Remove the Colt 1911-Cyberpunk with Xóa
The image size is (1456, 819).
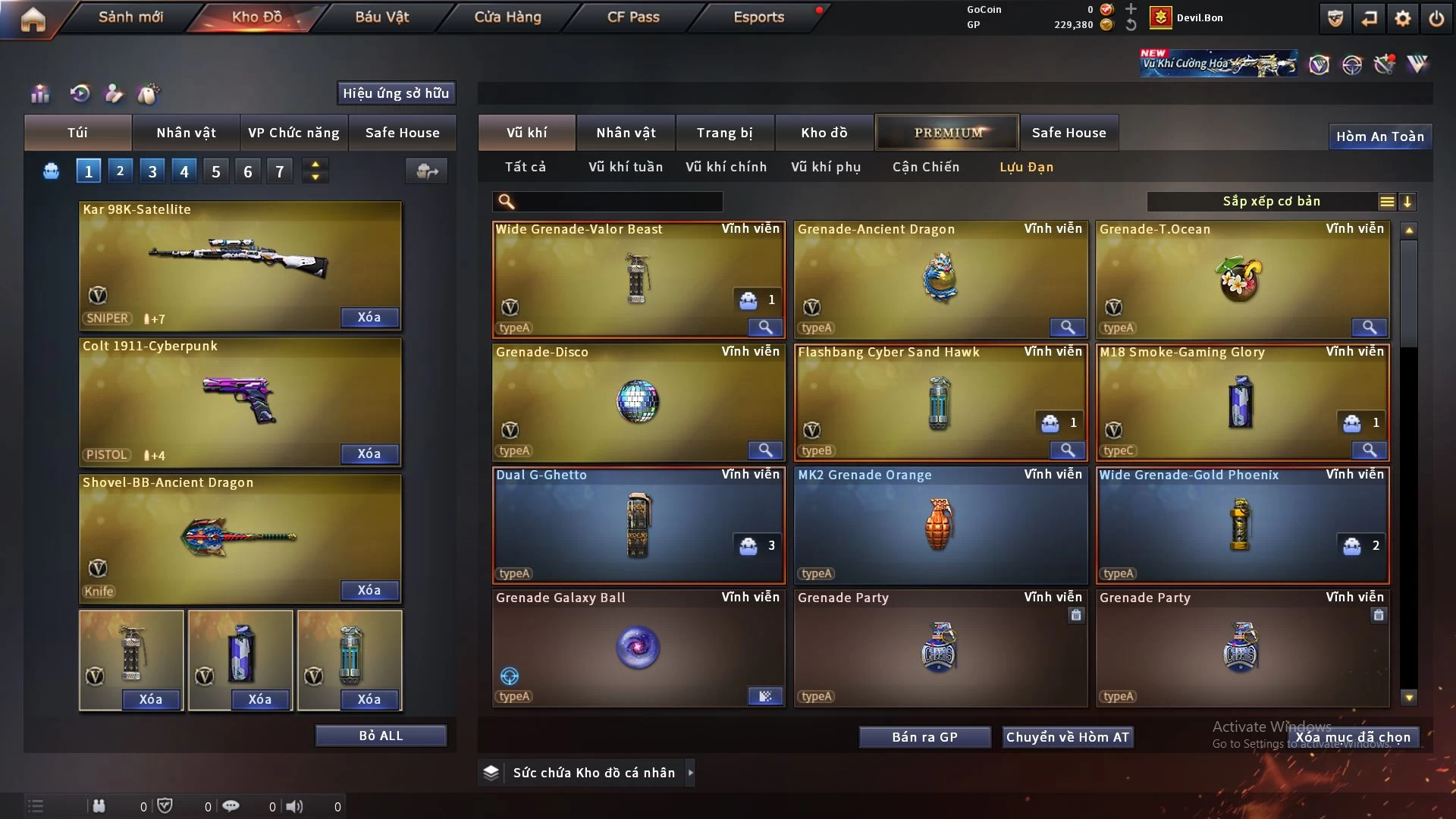tap(369, 453)
